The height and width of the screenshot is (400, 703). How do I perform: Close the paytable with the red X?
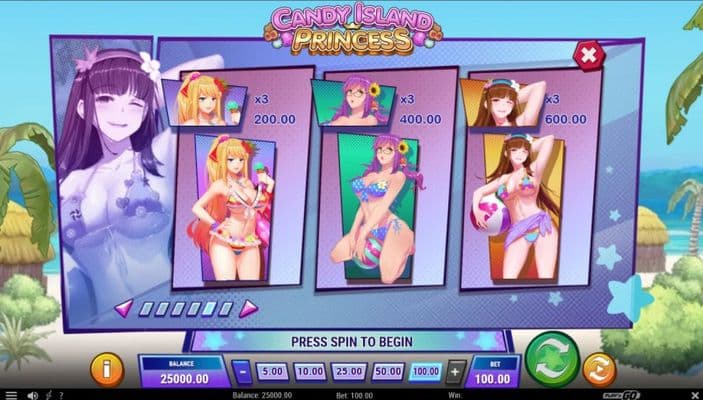(x=589, y=55)
